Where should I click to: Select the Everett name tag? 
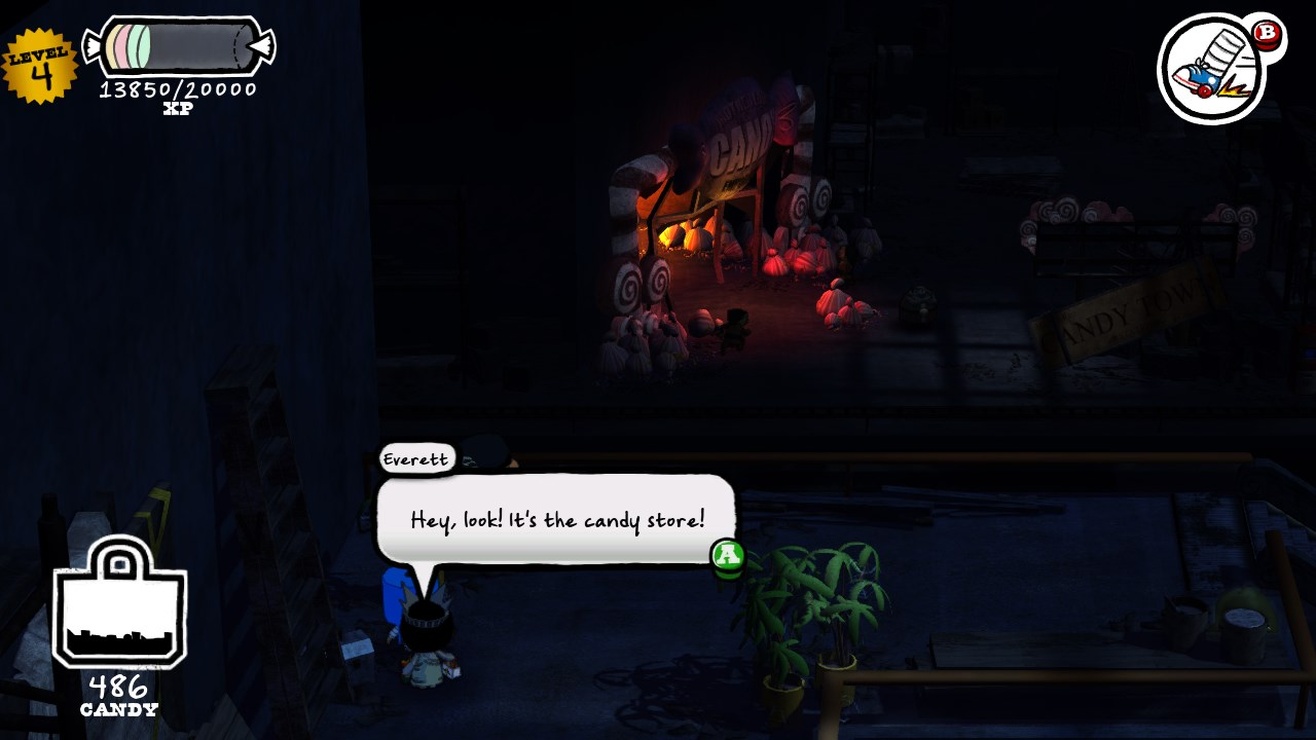(x=416, y=459)
